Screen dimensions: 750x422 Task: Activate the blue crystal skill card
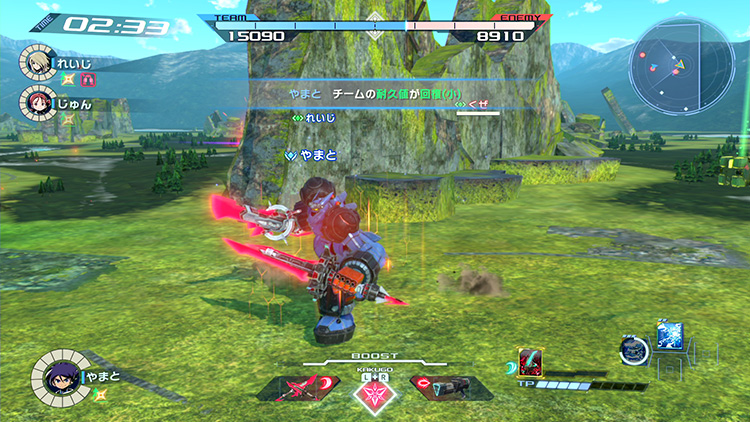(669, 336)
